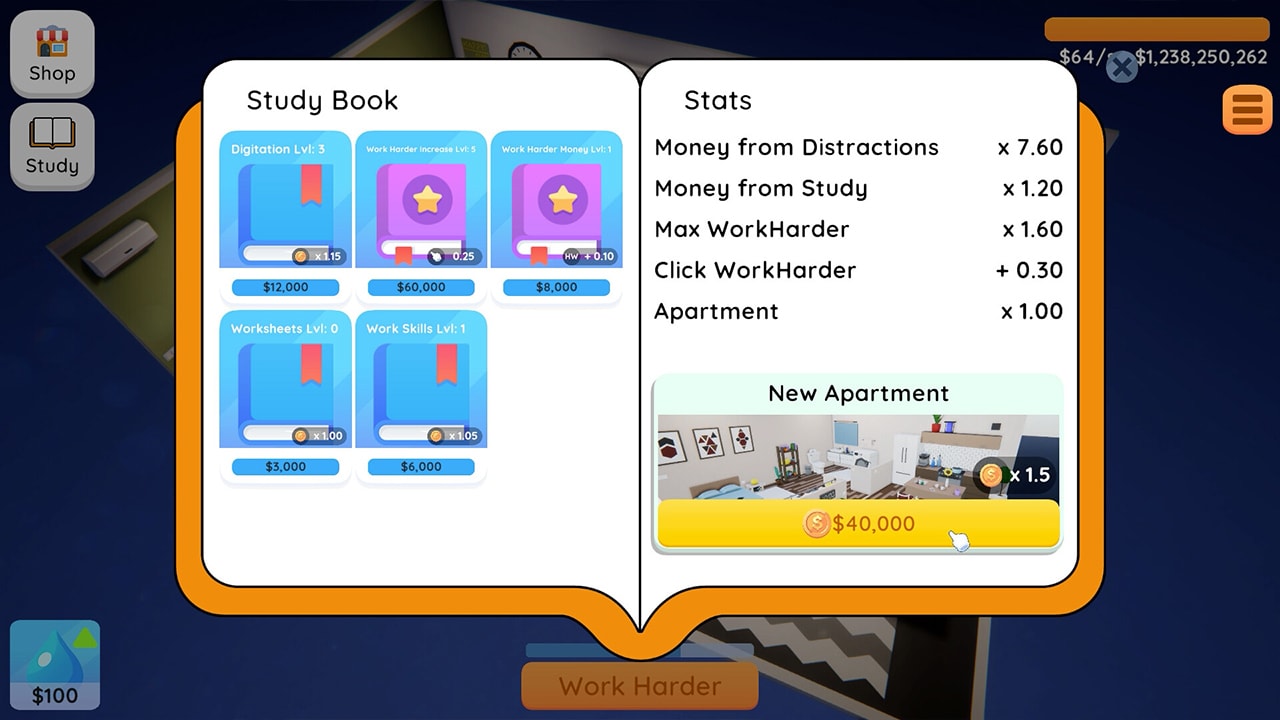Open the Study book menu

52,146
